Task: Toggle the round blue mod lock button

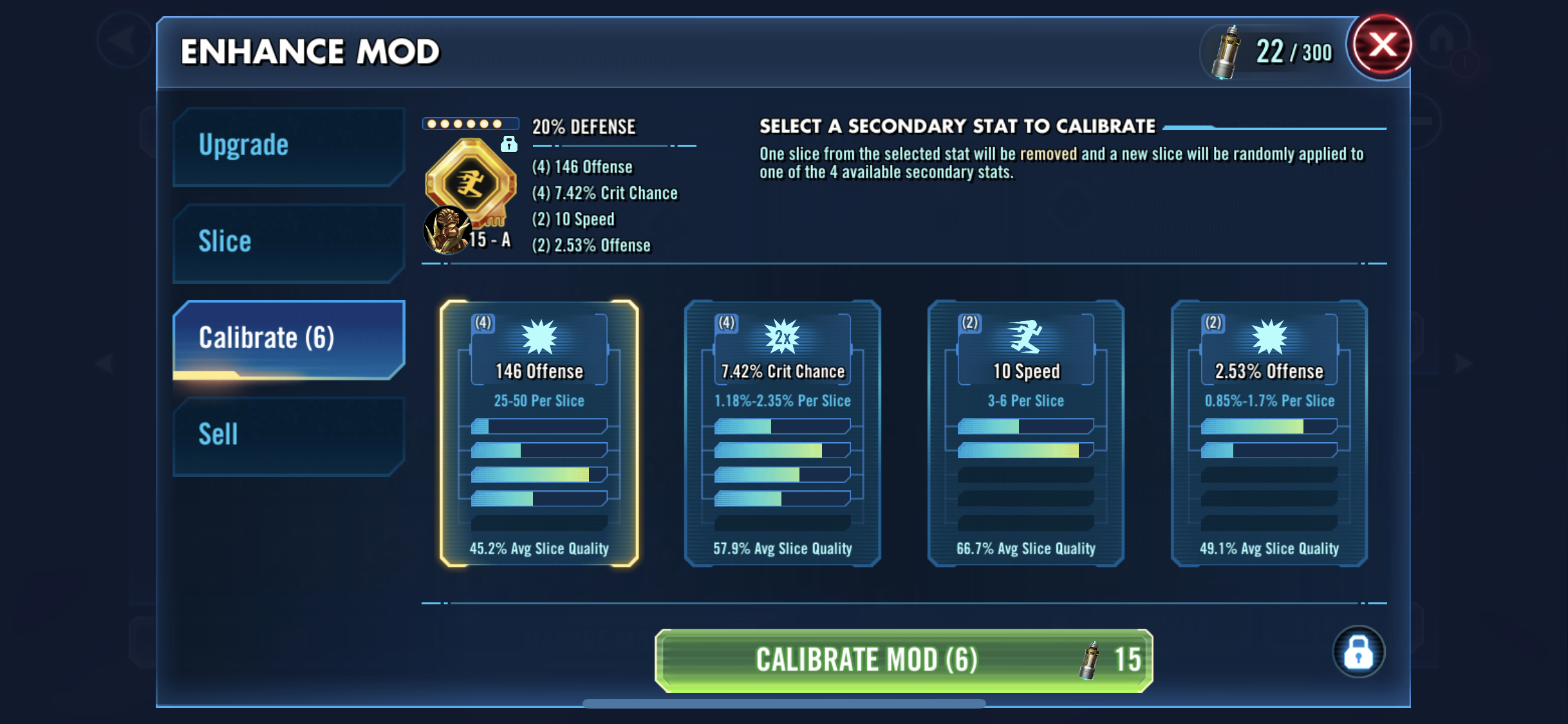Action: click(x=1358, y=652)
